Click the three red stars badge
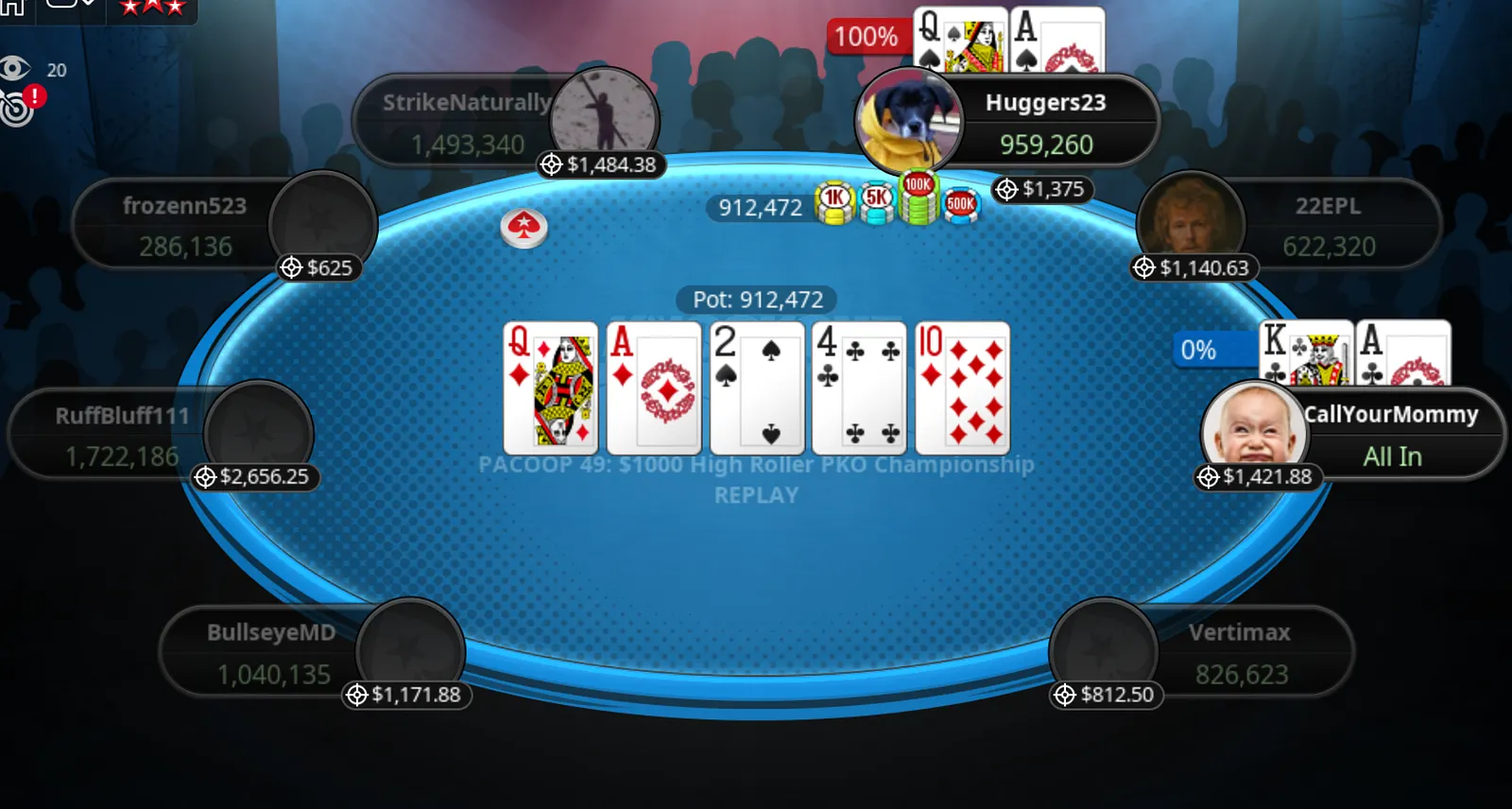This screenshot has width=1512, height=809. tap(151, 8)
